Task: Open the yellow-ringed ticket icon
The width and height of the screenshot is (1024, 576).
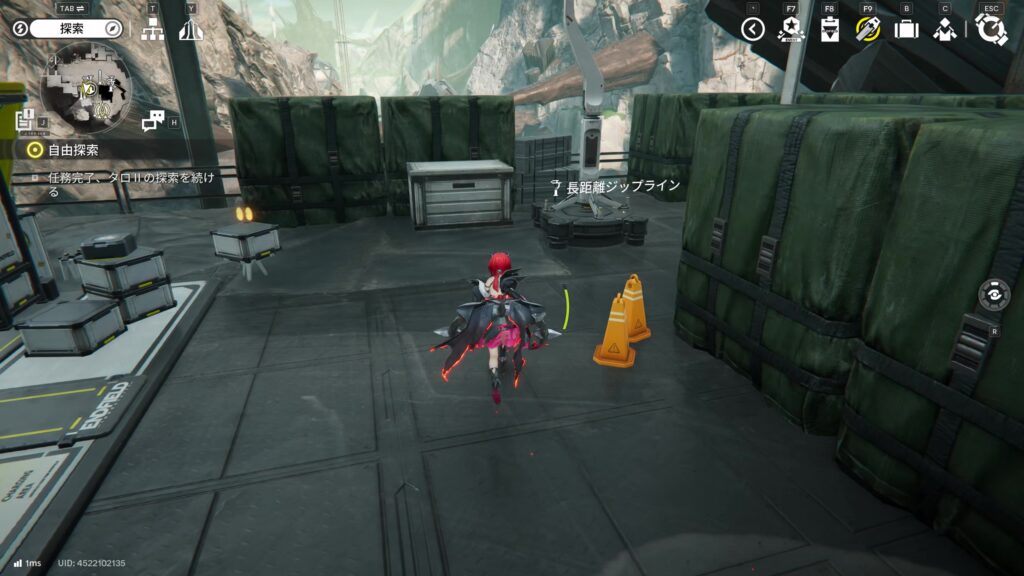Action: [x=867, y=29]
